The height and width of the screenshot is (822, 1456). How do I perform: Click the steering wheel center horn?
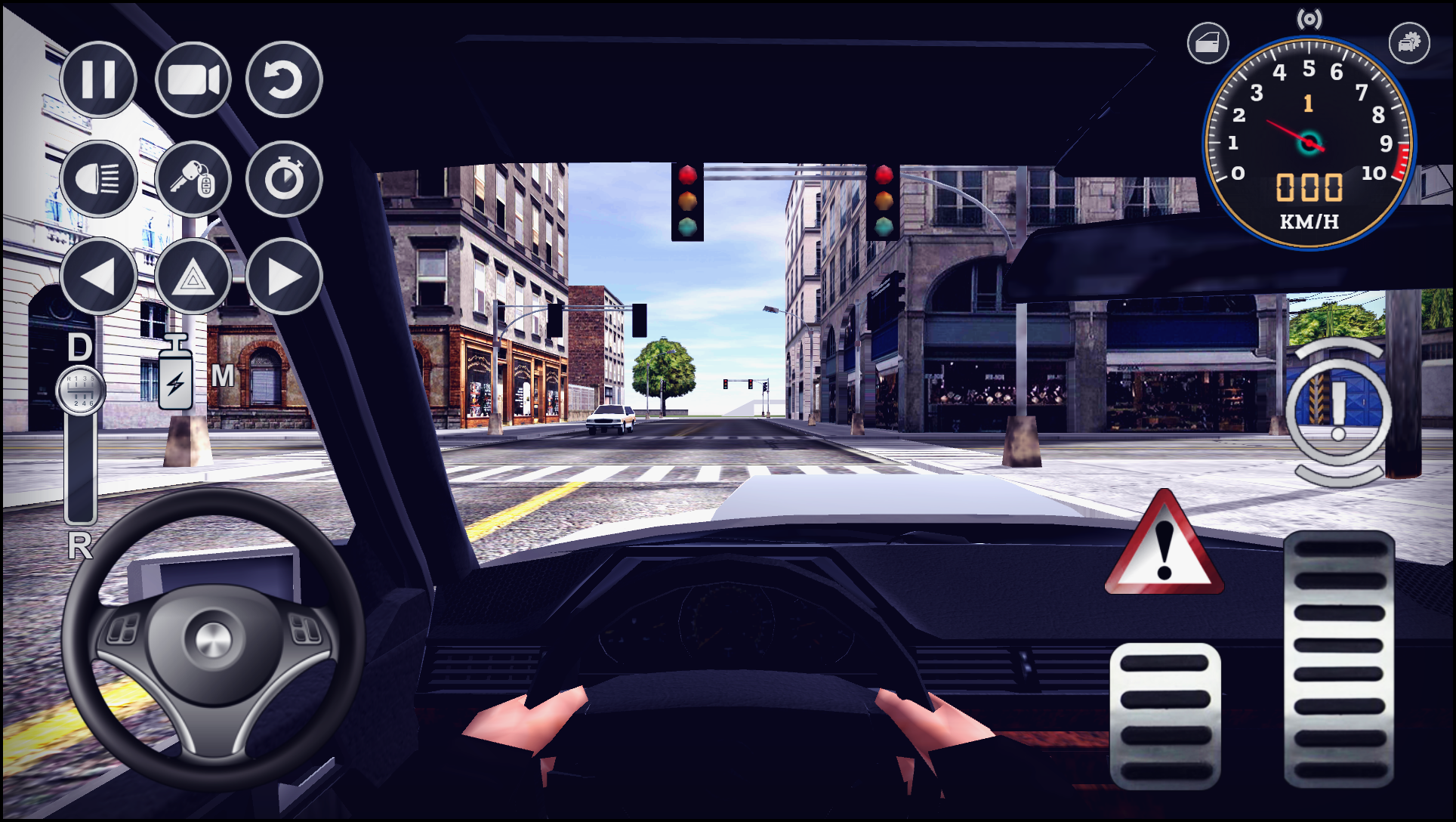tap(212, 637)
